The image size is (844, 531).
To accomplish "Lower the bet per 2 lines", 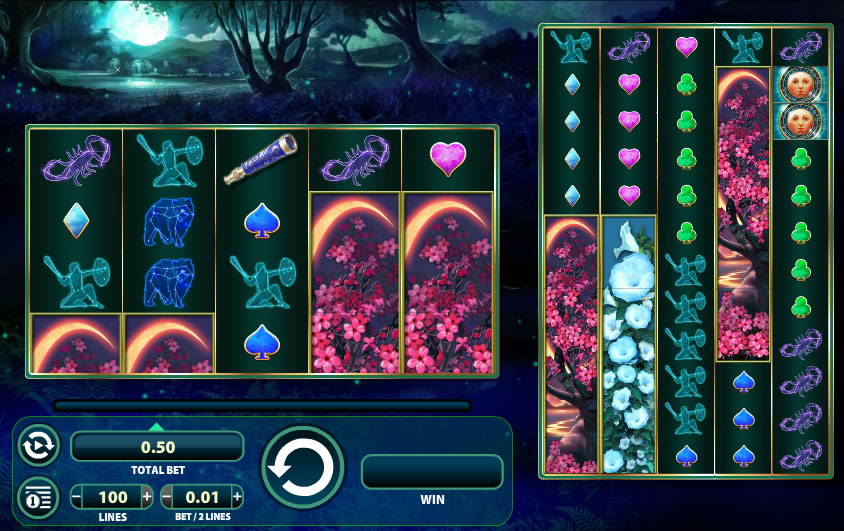I will [x=167, y=497].
